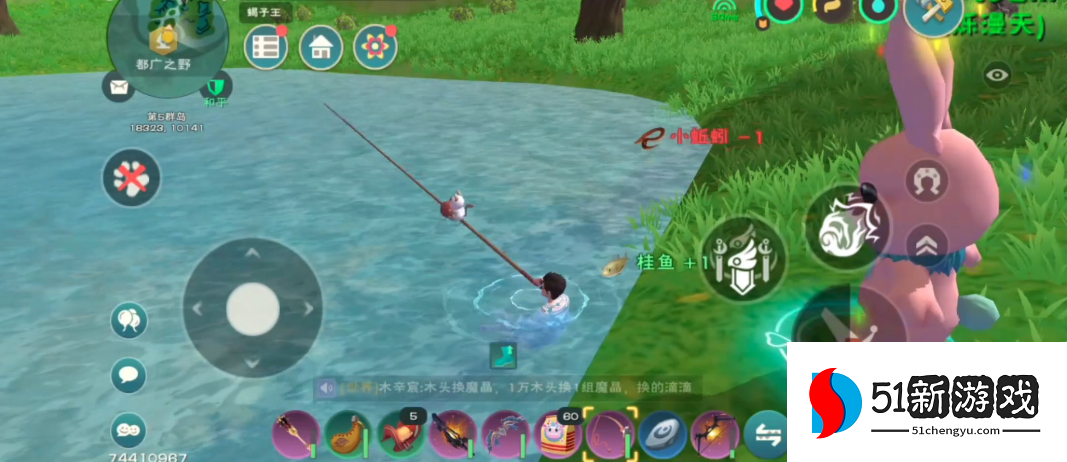Open the emoji faces button
The width and height of the screenshot is (1067, 462).
[x=129, y=429]
